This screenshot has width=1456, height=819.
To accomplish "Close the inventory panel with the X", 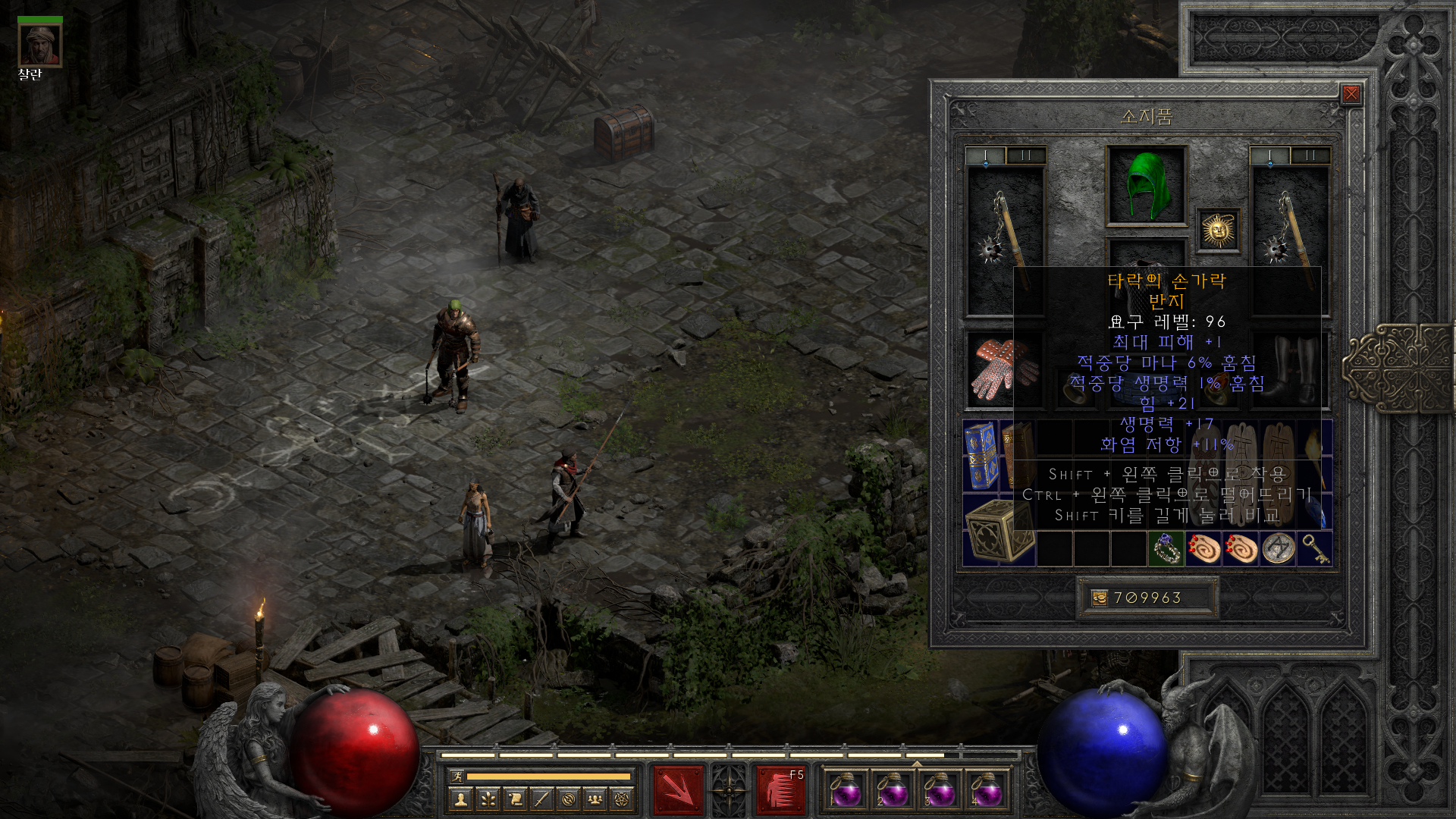I will (1351, 94).
